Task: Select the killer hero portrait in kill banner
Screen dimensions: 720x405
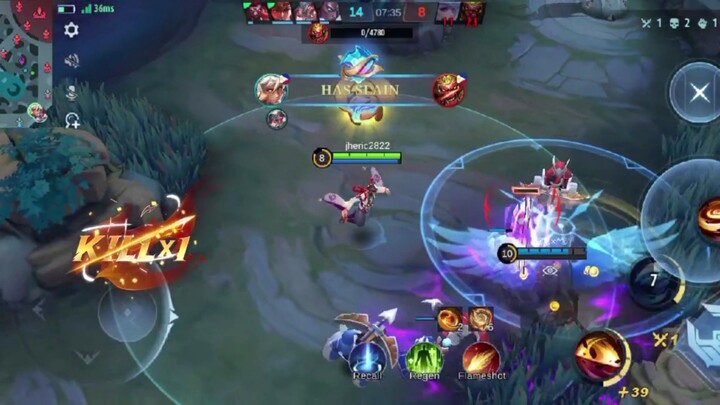Action: [270, 89]
